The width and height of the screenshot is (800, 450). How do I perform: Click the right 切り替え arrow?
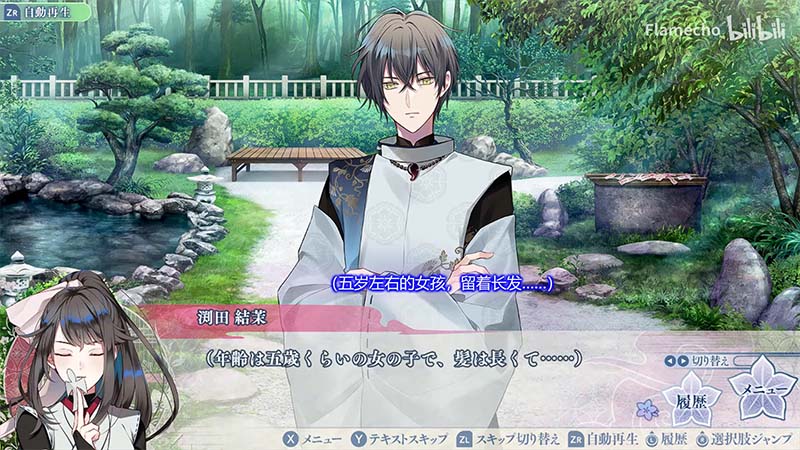pos(684,360)
